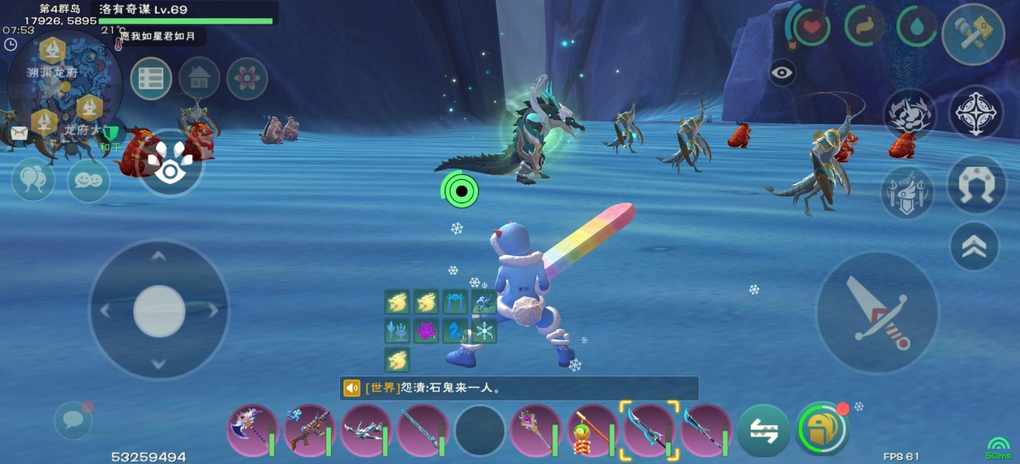This screenshot has height=464, width=1020.
Task: Attack with the large sword button
Action: point(877,312)
